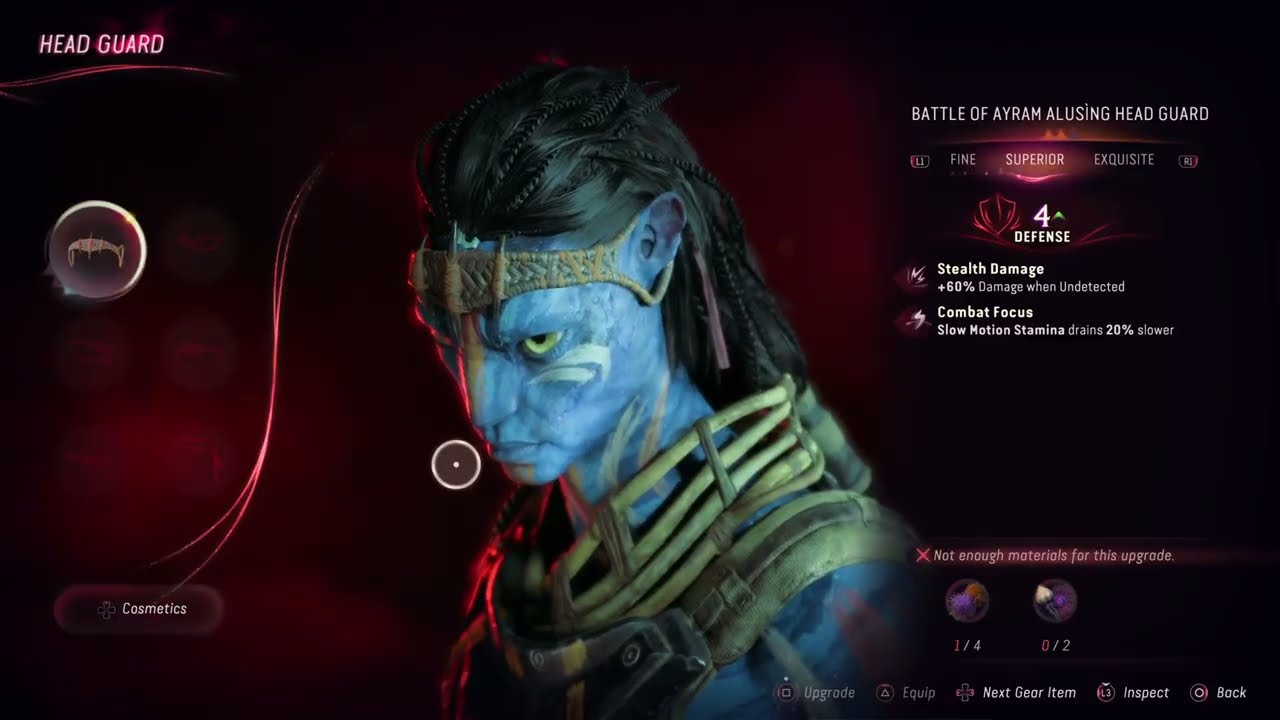
Task: Switch to the Exquisite quality tab
Action: [1123, 160]
